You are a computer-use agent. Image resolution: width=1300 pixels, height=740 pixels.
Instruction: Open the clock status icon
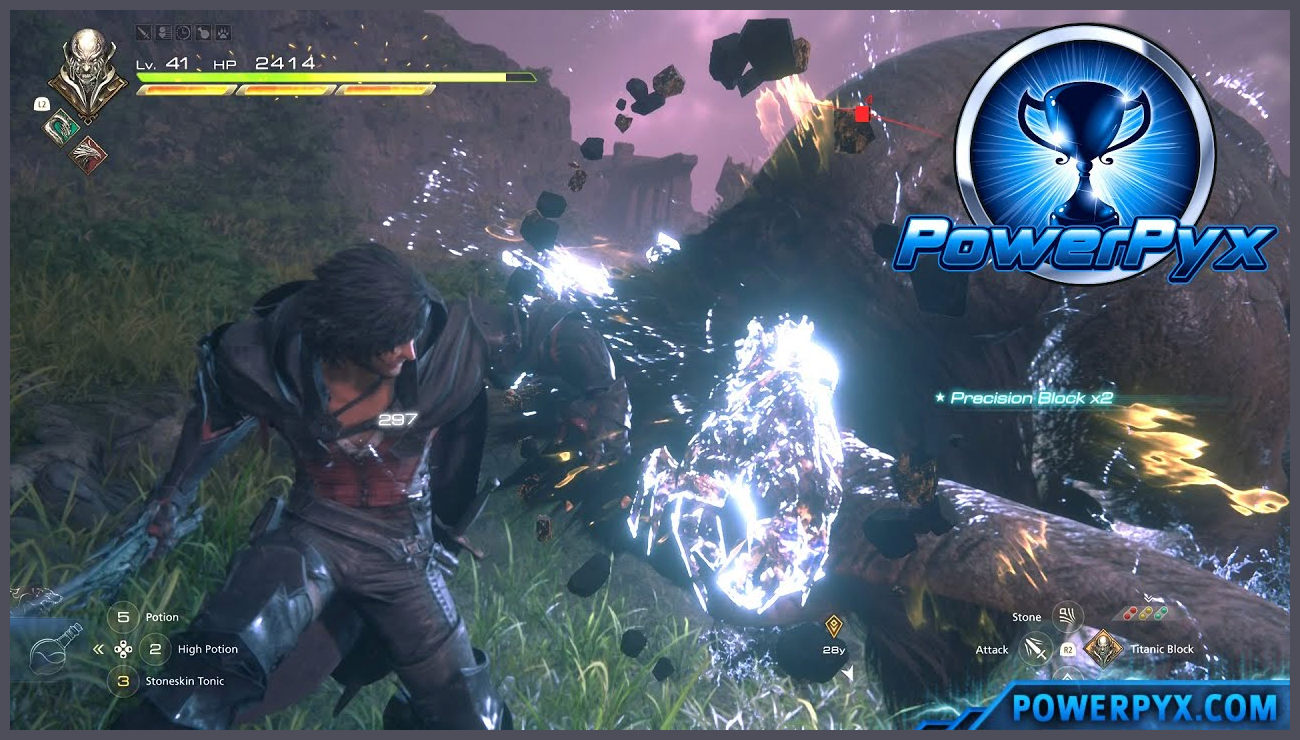[183, 34]
